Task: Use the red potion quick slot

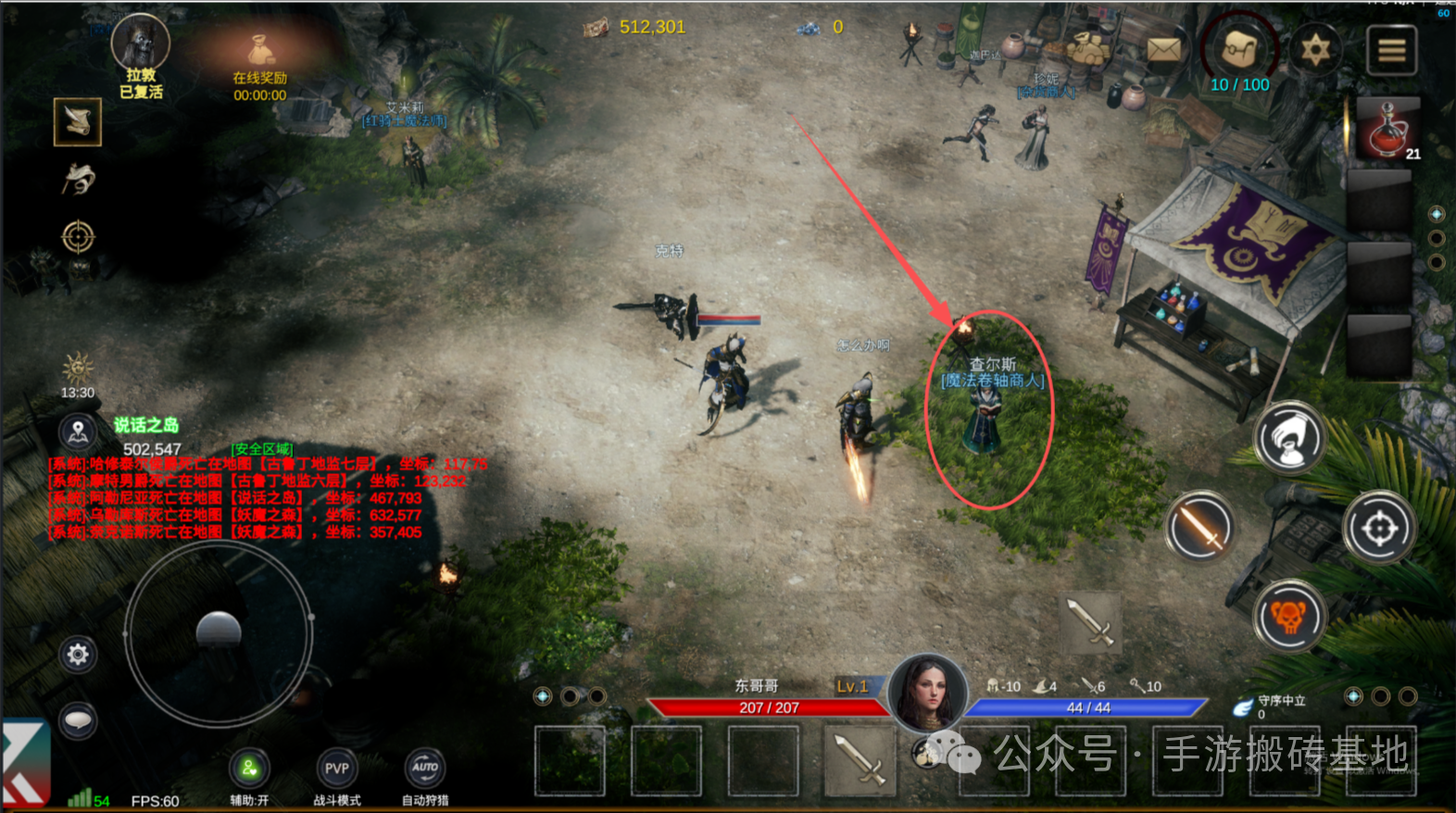Action: point(1387,129)
